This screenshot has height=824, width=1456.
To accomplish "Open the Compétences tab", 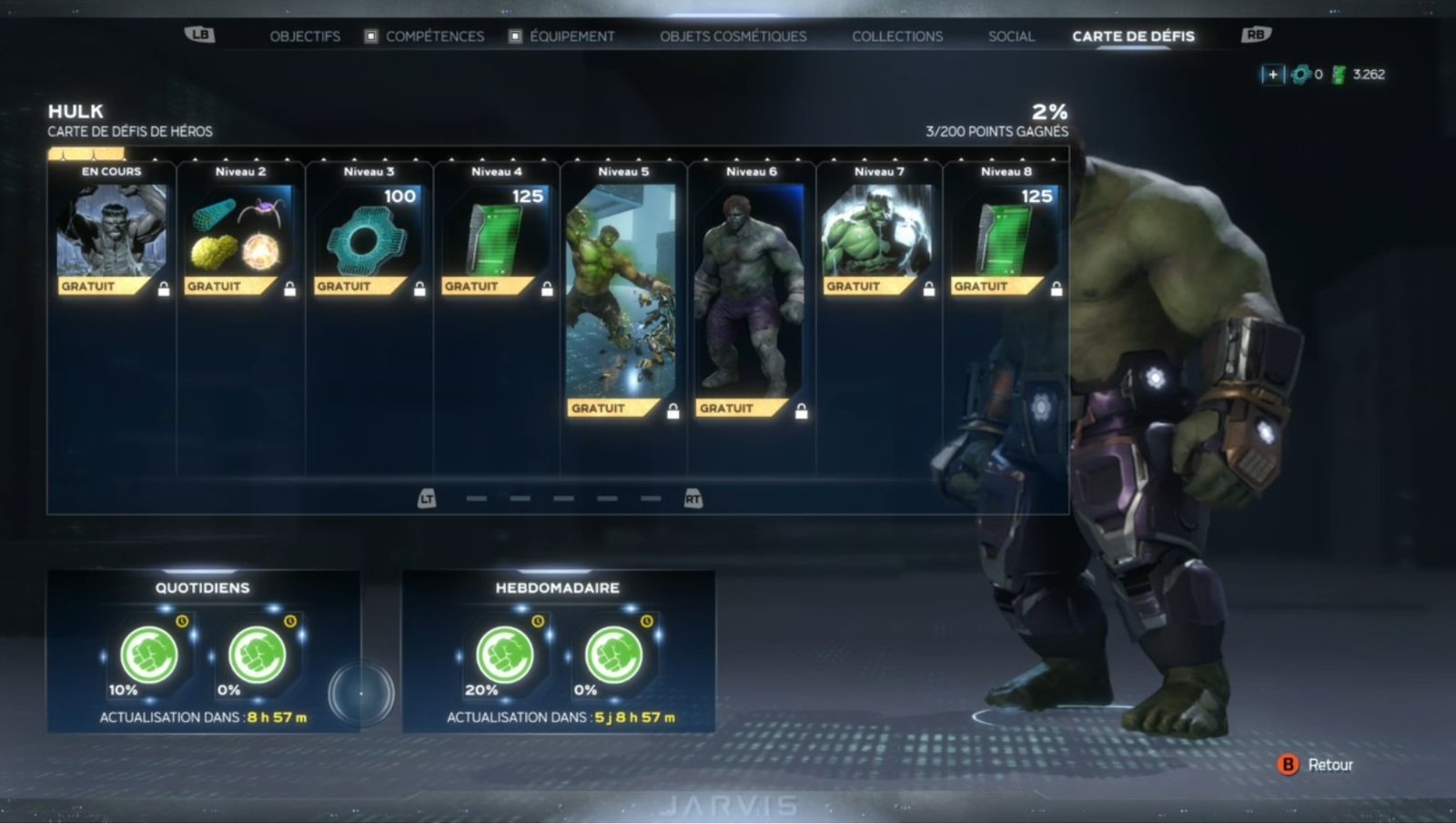I will [434, 36].
